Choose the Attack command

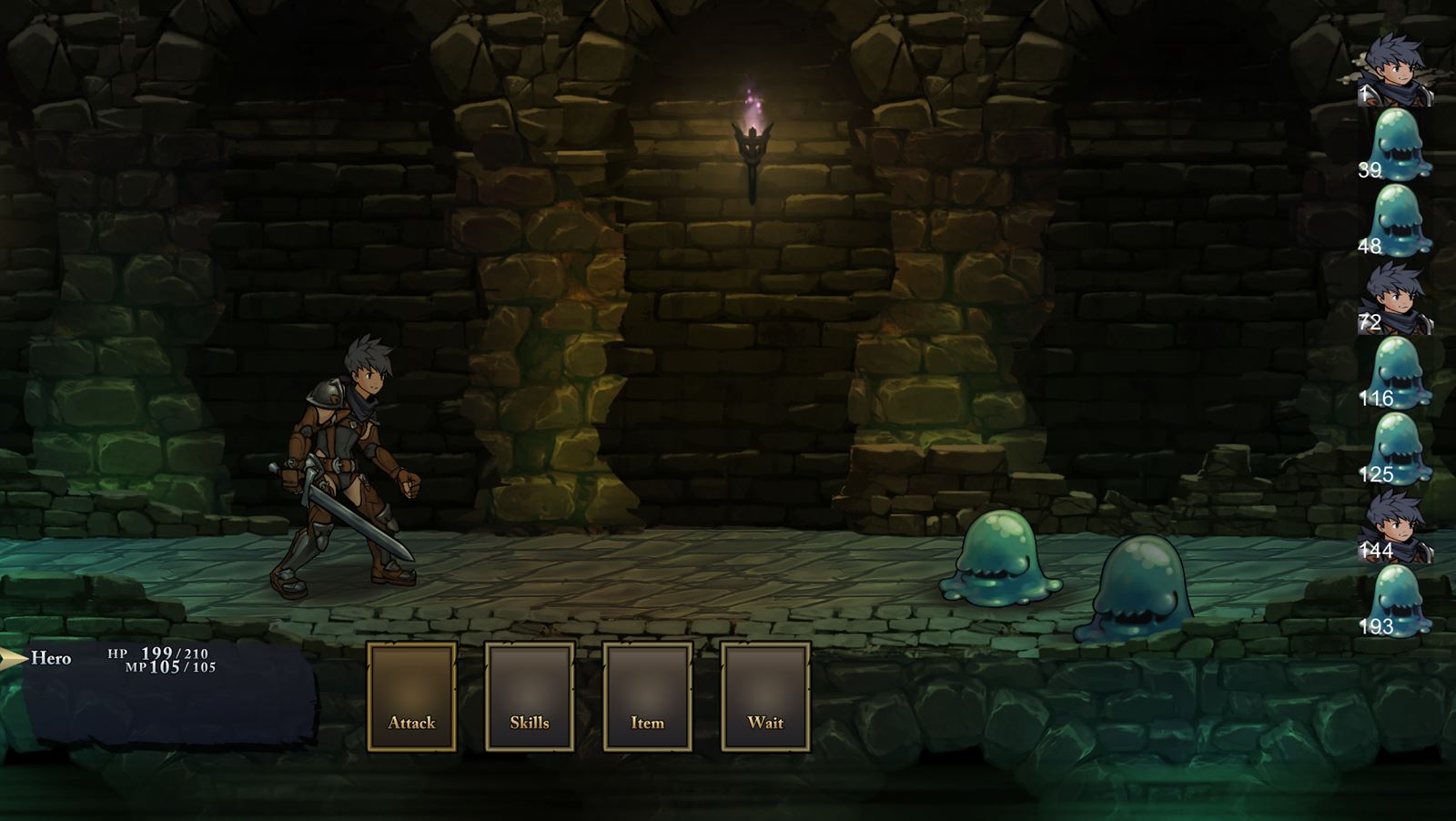click(x=411, y=696)
